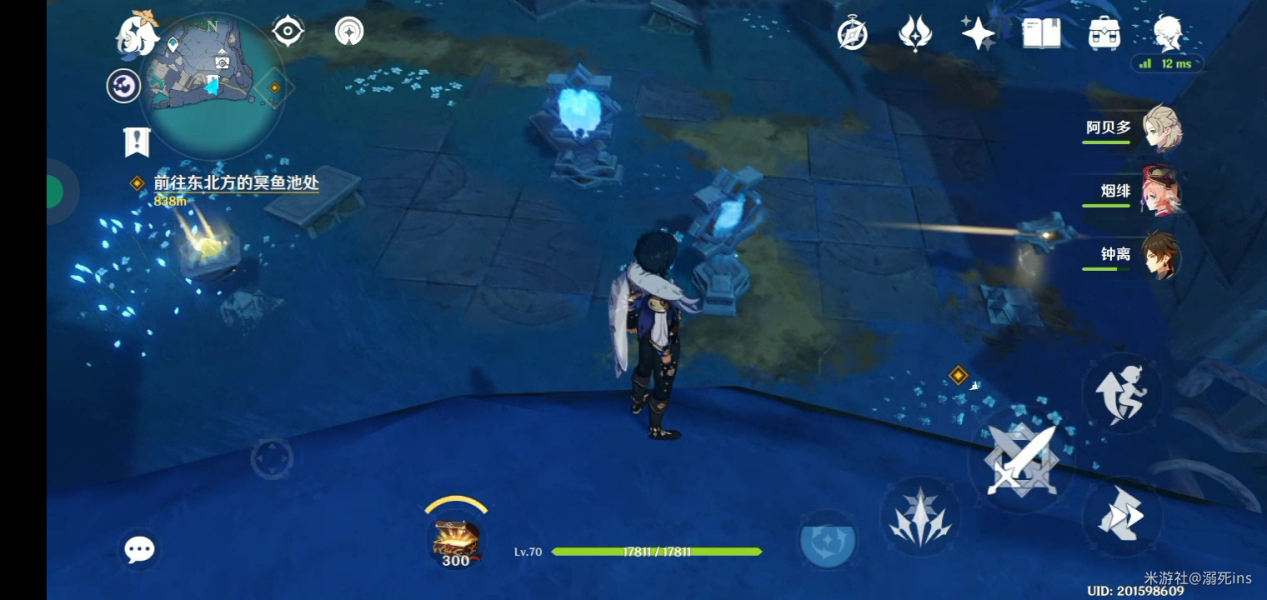Open the wish four-pointed star icon
Image resolution: width=1267 pixels, height=600 pixels.
(977, 34)
